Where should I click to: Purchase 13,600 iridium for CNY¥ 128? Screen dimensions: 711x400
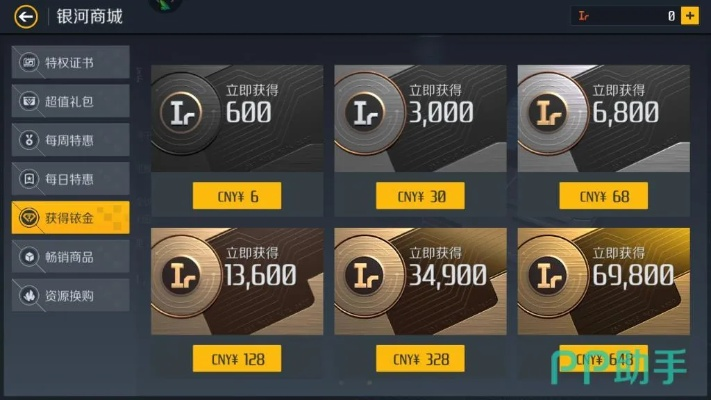[x=237, y=359]
